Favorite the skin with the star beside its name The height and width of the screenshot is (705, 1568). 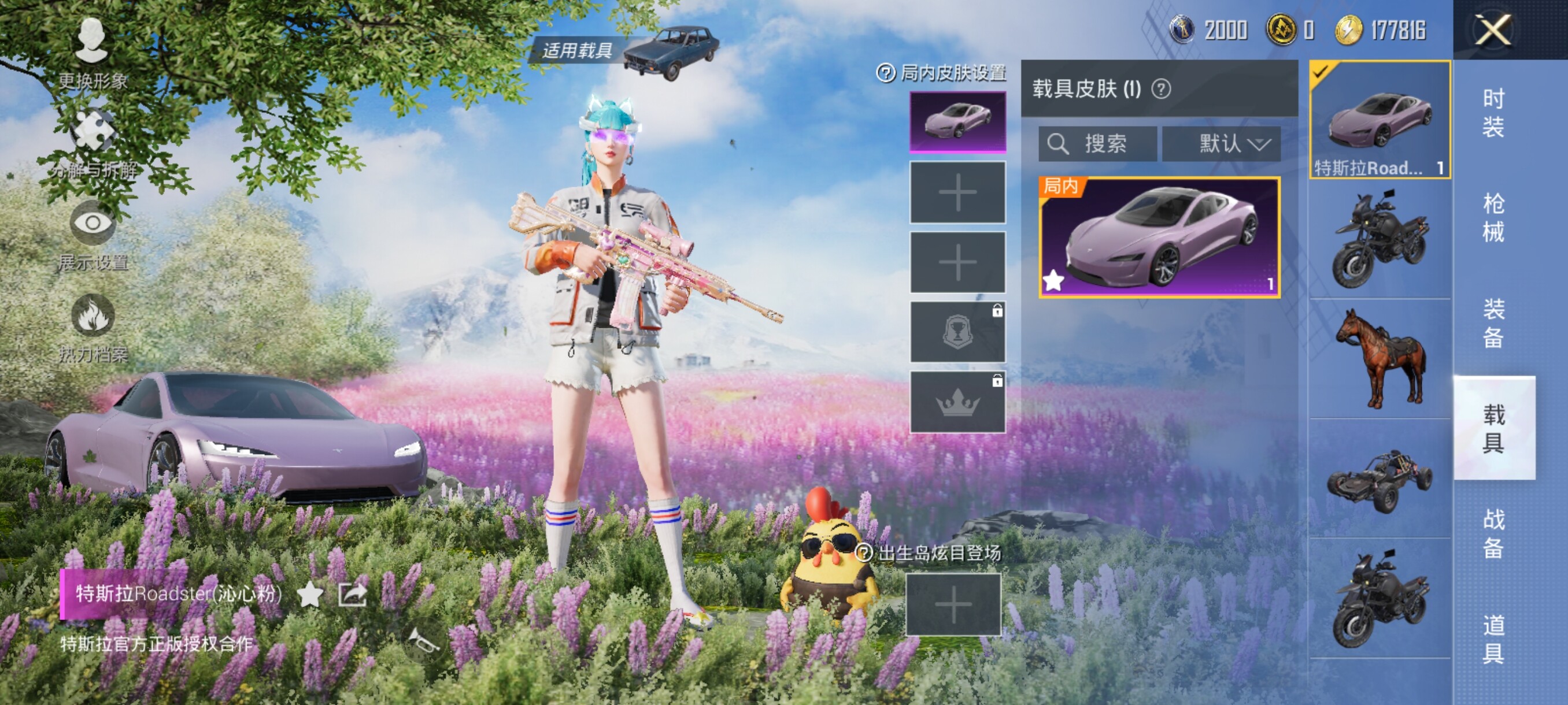[310, 594]
